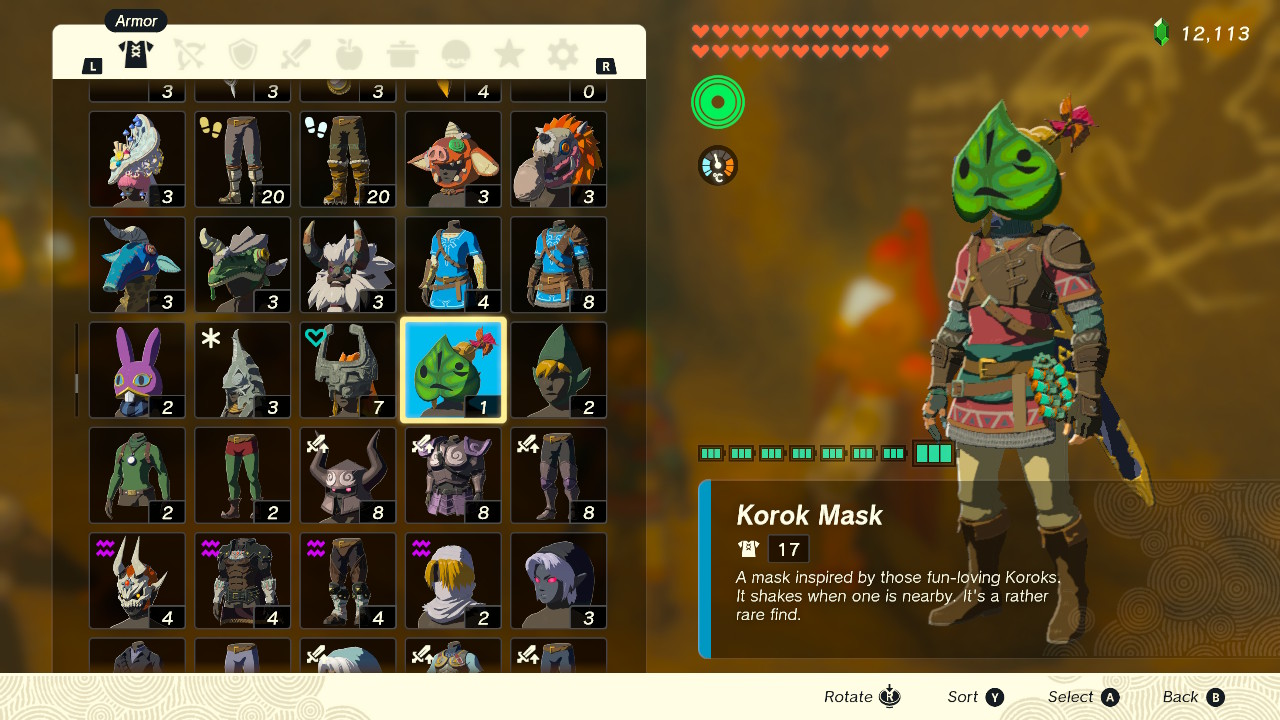This screenshot has width=1280, height=720.
Task: Select the green Lizalfos Mask slot
Action: [242, 265]
